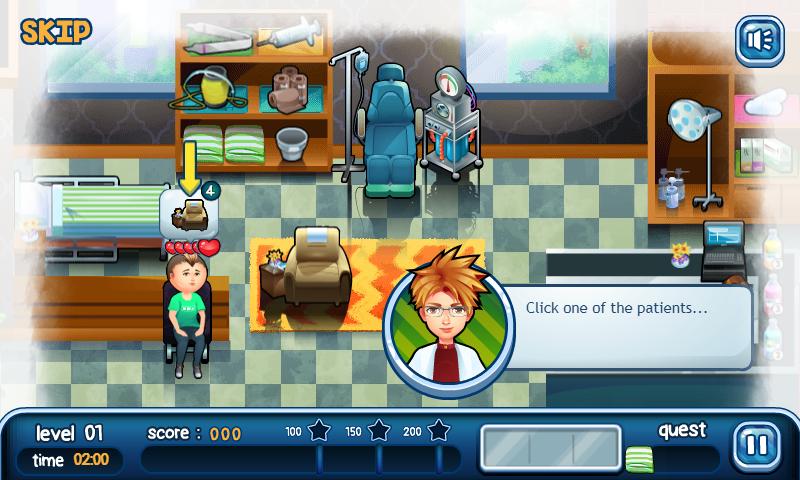Click the patient's armchair request bubble

[x=188, y=212]
